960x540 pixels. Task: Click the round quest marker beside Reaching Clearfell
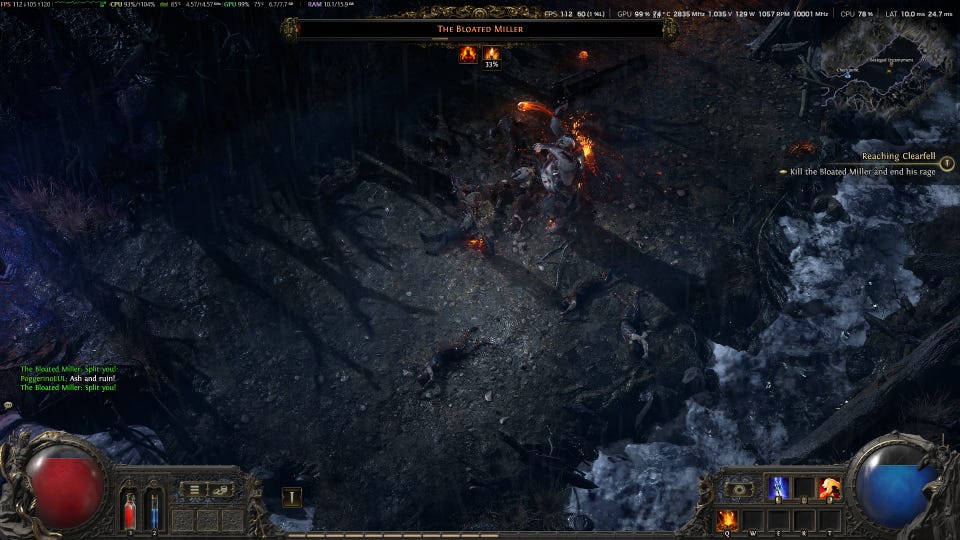946,164
